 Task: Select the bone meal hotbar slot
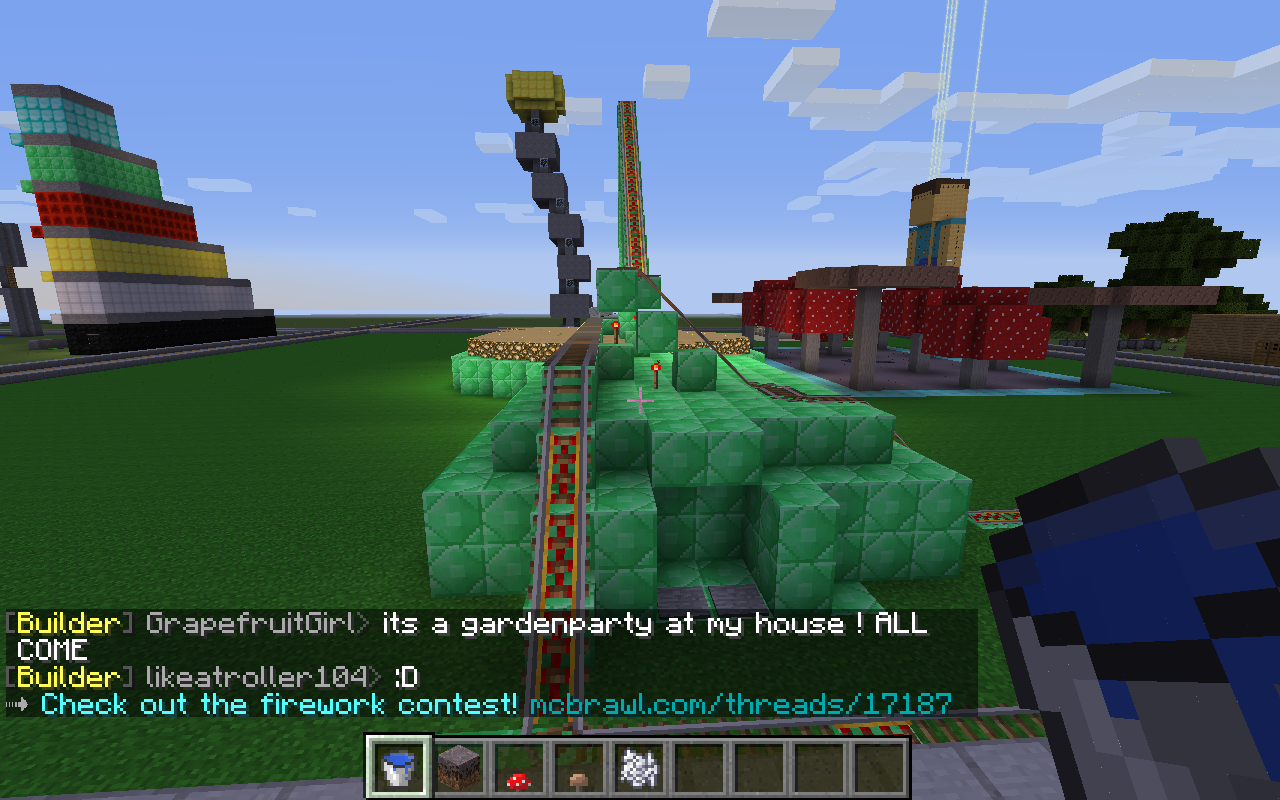click(637, 767)
